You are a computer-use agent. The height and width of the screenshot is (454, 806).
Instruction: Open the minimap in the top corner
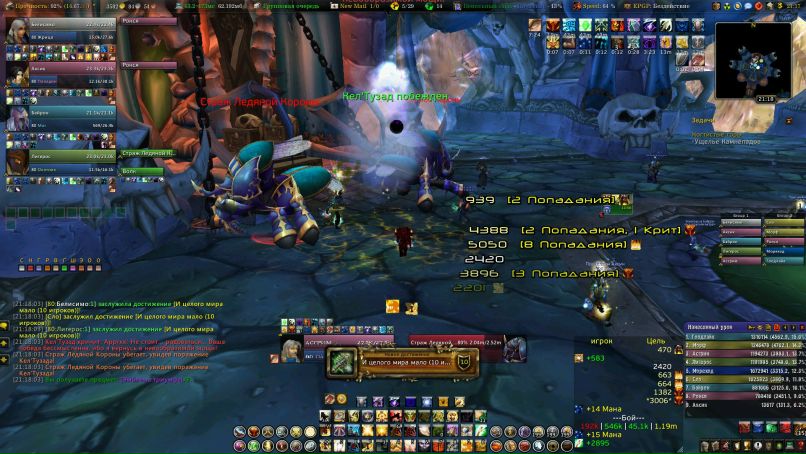[753, 61]
